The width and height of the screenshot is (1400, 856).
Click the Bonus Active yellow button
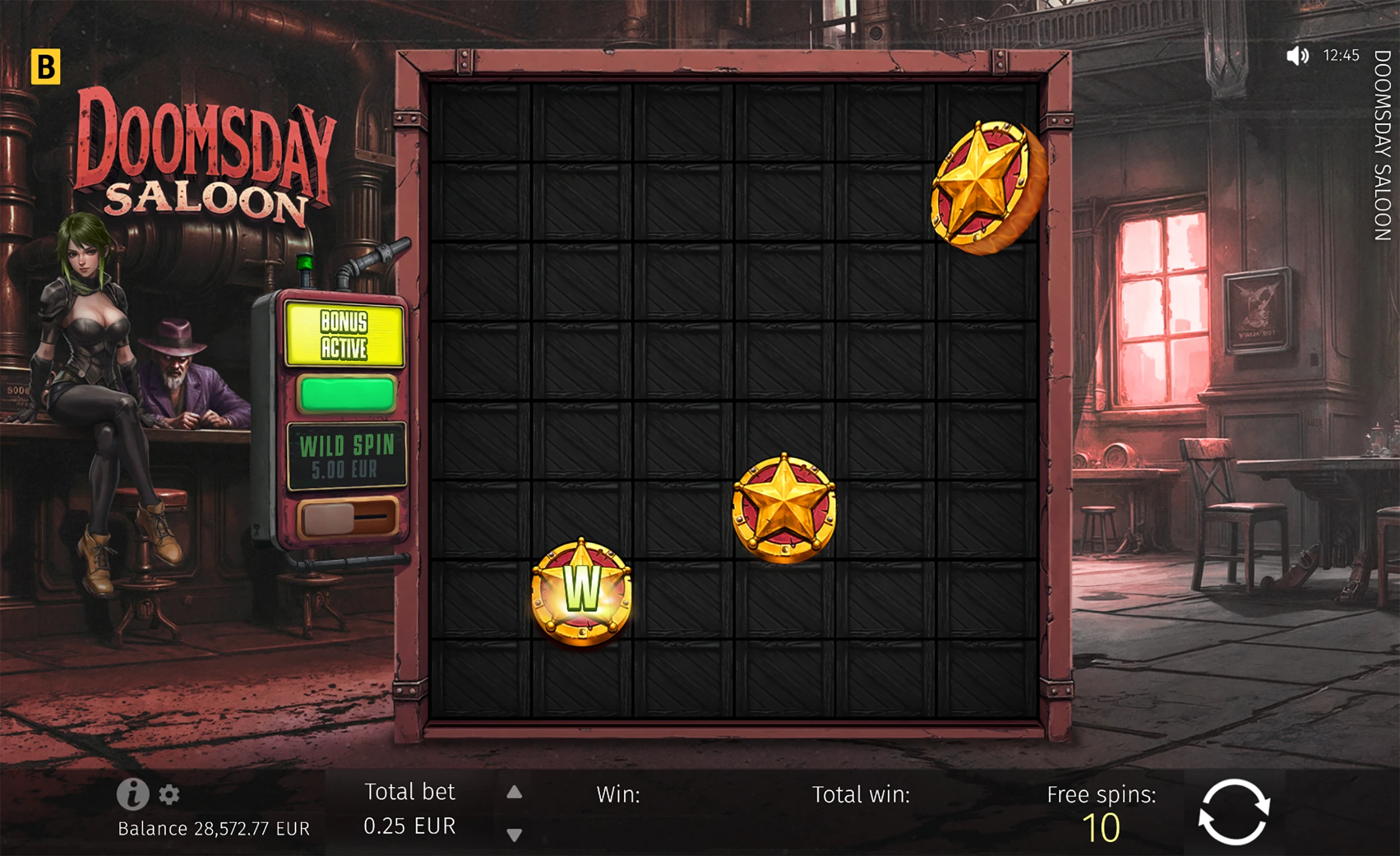click(x=344, y=335)
